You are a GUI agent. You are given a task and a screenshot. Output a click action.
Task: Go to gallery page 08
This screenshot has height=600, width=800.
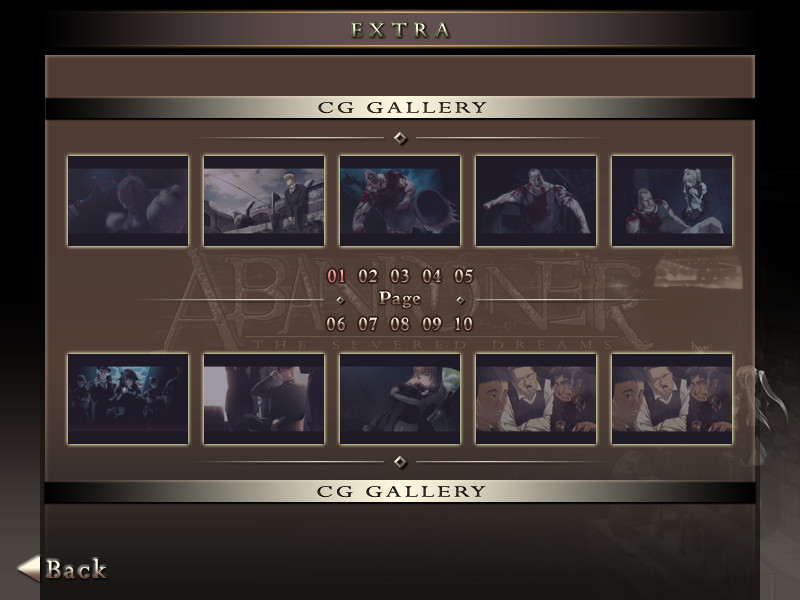pos(400,324)
